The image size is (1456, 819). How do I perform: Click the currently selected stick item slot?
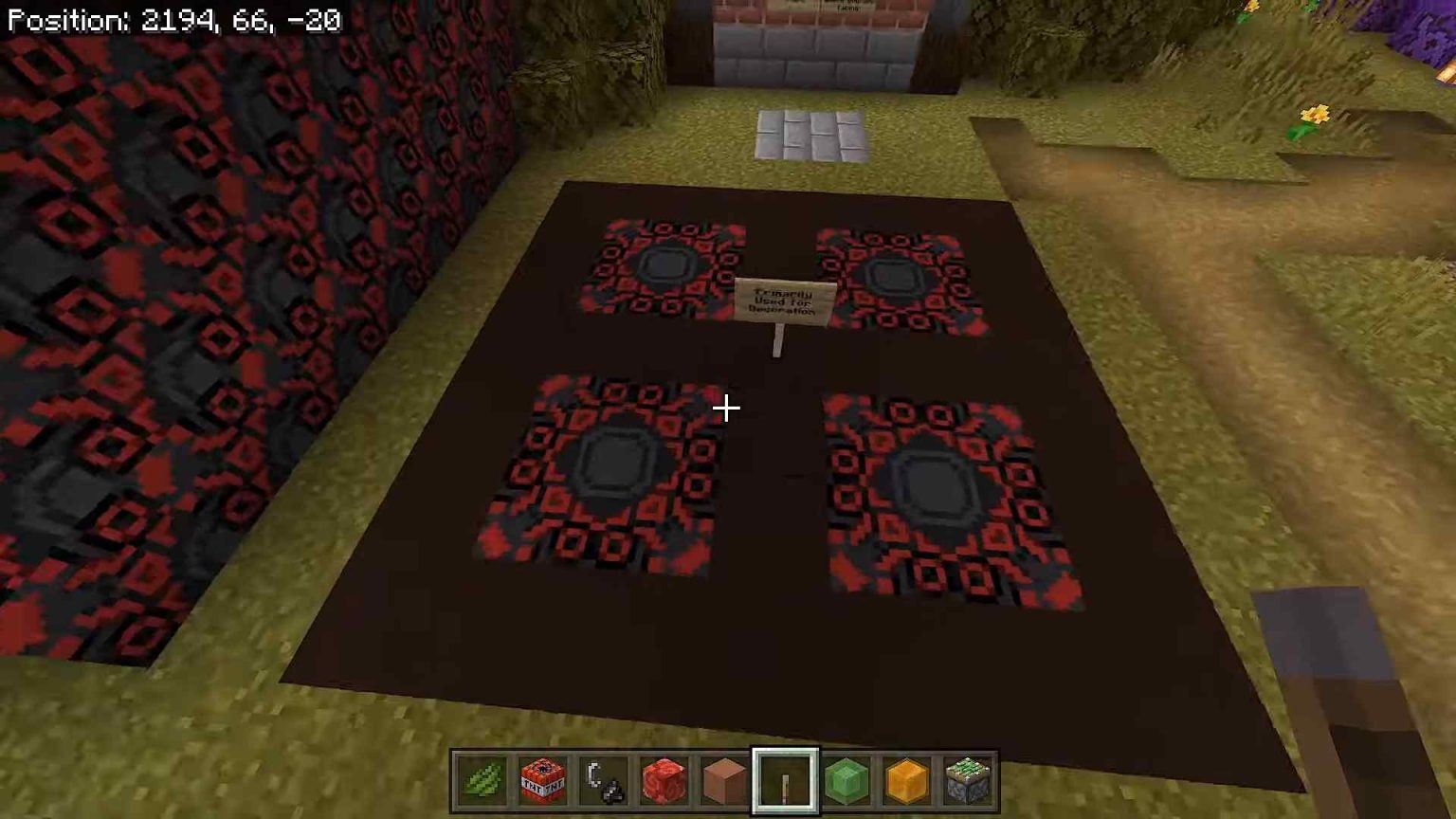785,779
